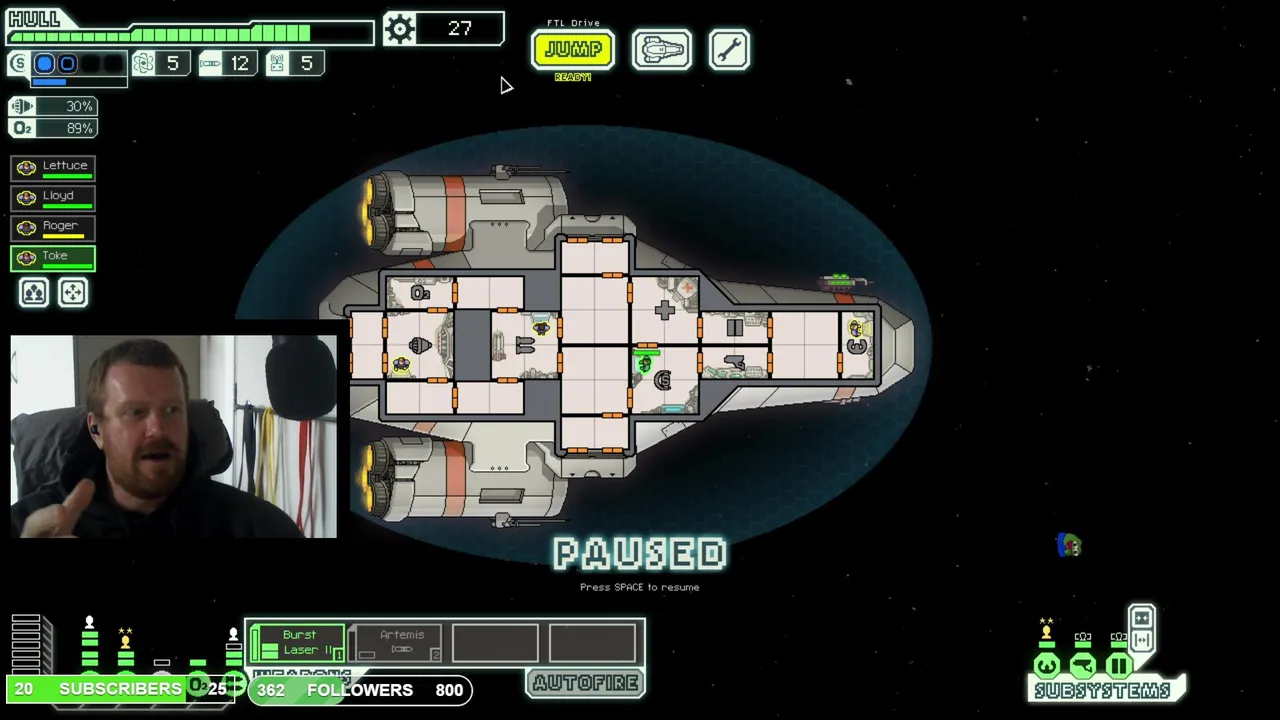Viewport: 1280px width, 720px height.
Task: Click the piloting subsystem icon
Action: (1047, 665)
